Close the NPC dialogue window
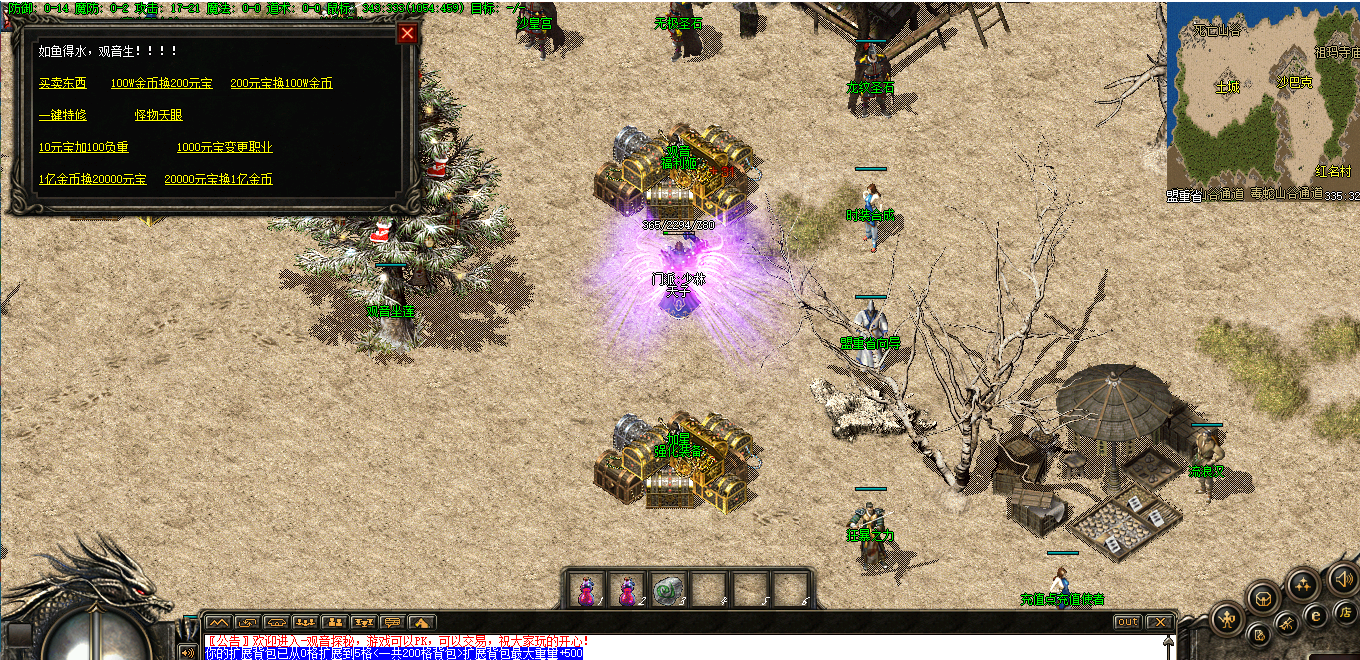This screenshot has width=1360, height=660. (x=407, y=34)
